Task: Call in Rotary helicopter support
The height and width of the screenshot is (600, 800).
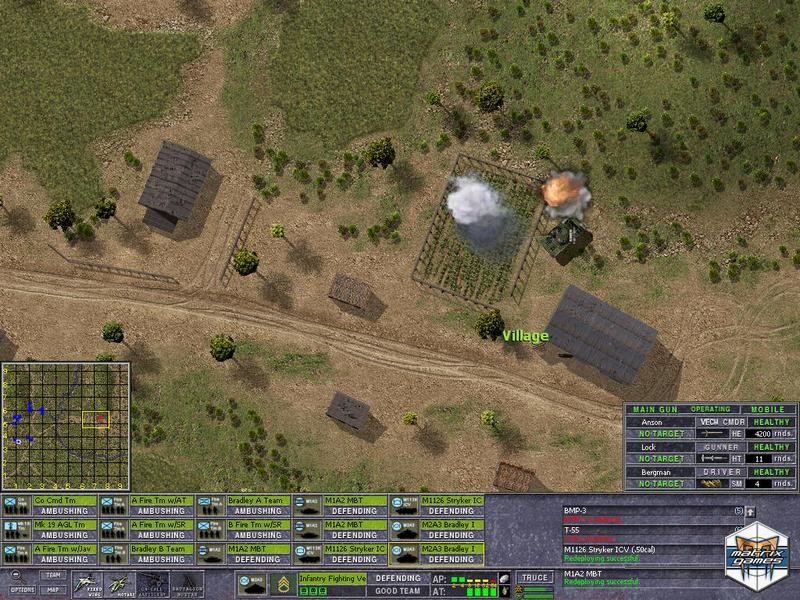Action: point(119,583)
